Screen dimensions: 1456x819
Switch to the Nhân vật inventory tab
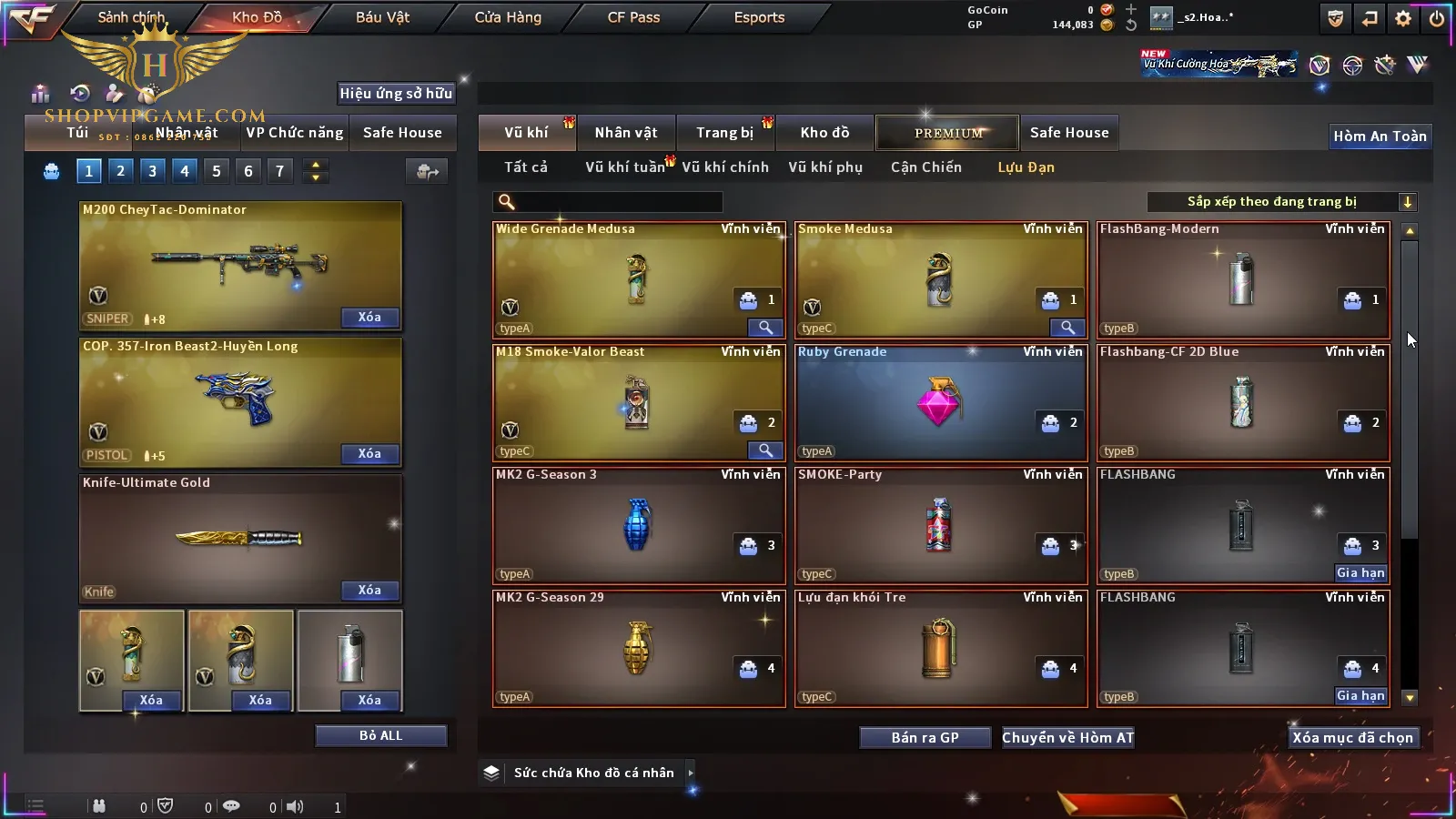coord(626,133)
